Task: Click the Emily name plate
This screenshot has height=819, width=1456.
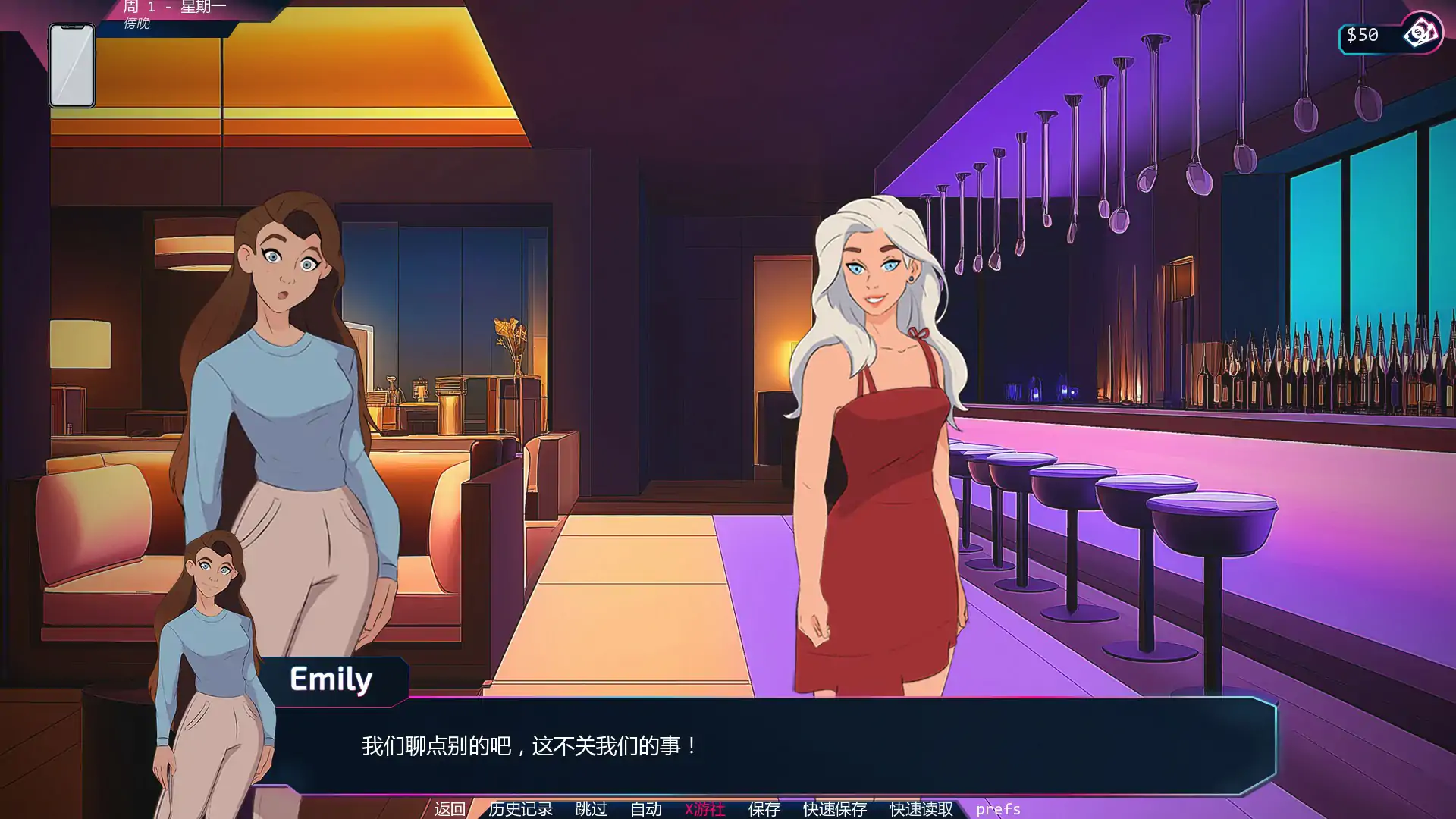Action: (x=331, y=679)
